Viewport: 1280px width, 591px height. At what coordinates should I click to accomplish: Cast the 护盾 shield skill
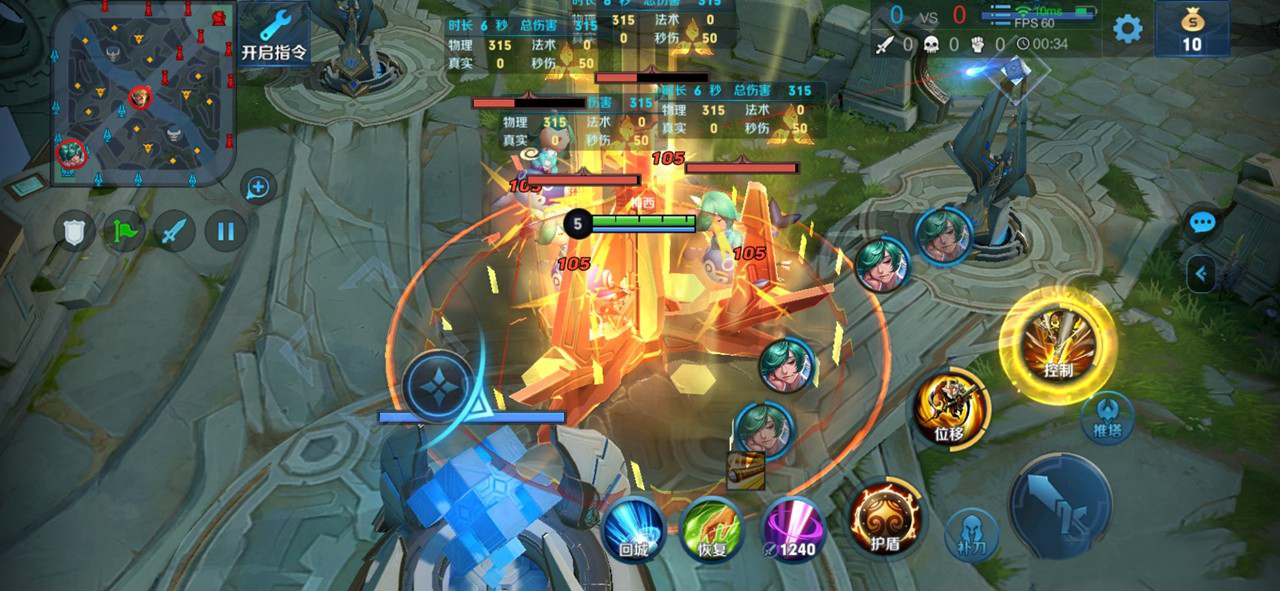(x=884, y=517)
